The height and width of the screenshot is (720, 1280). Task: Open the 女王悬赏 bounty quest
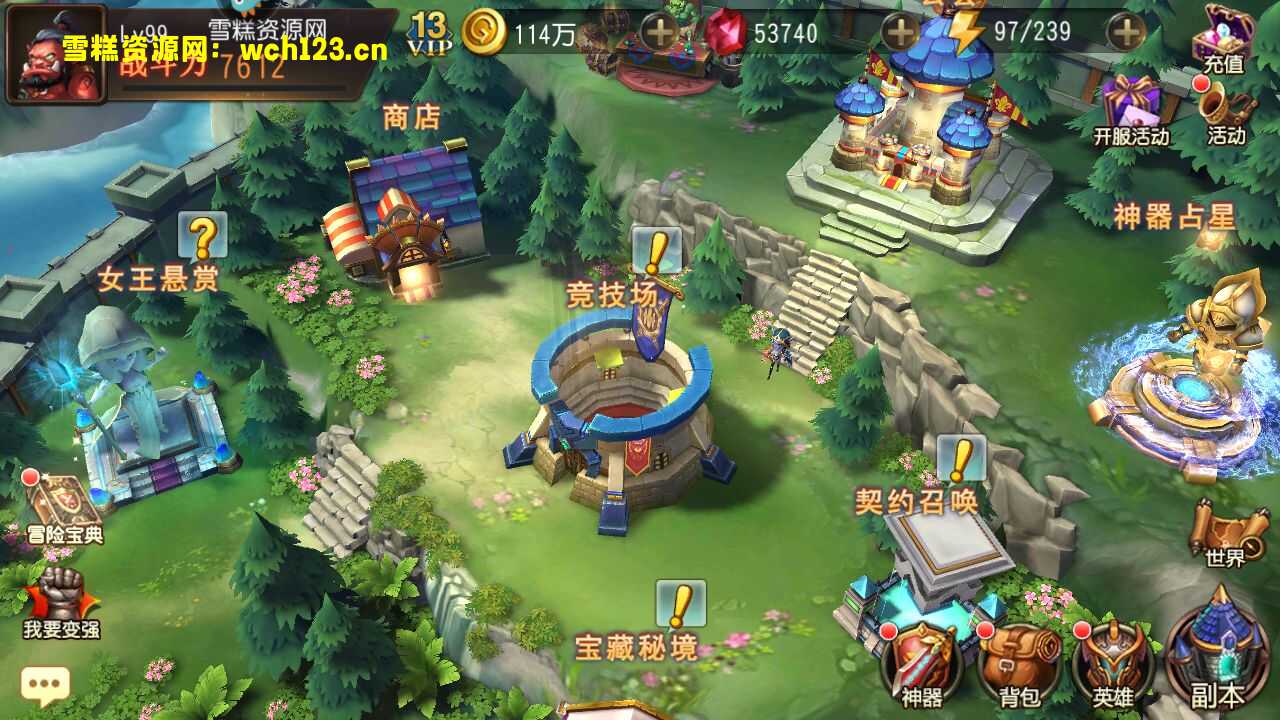coord(158,277)
